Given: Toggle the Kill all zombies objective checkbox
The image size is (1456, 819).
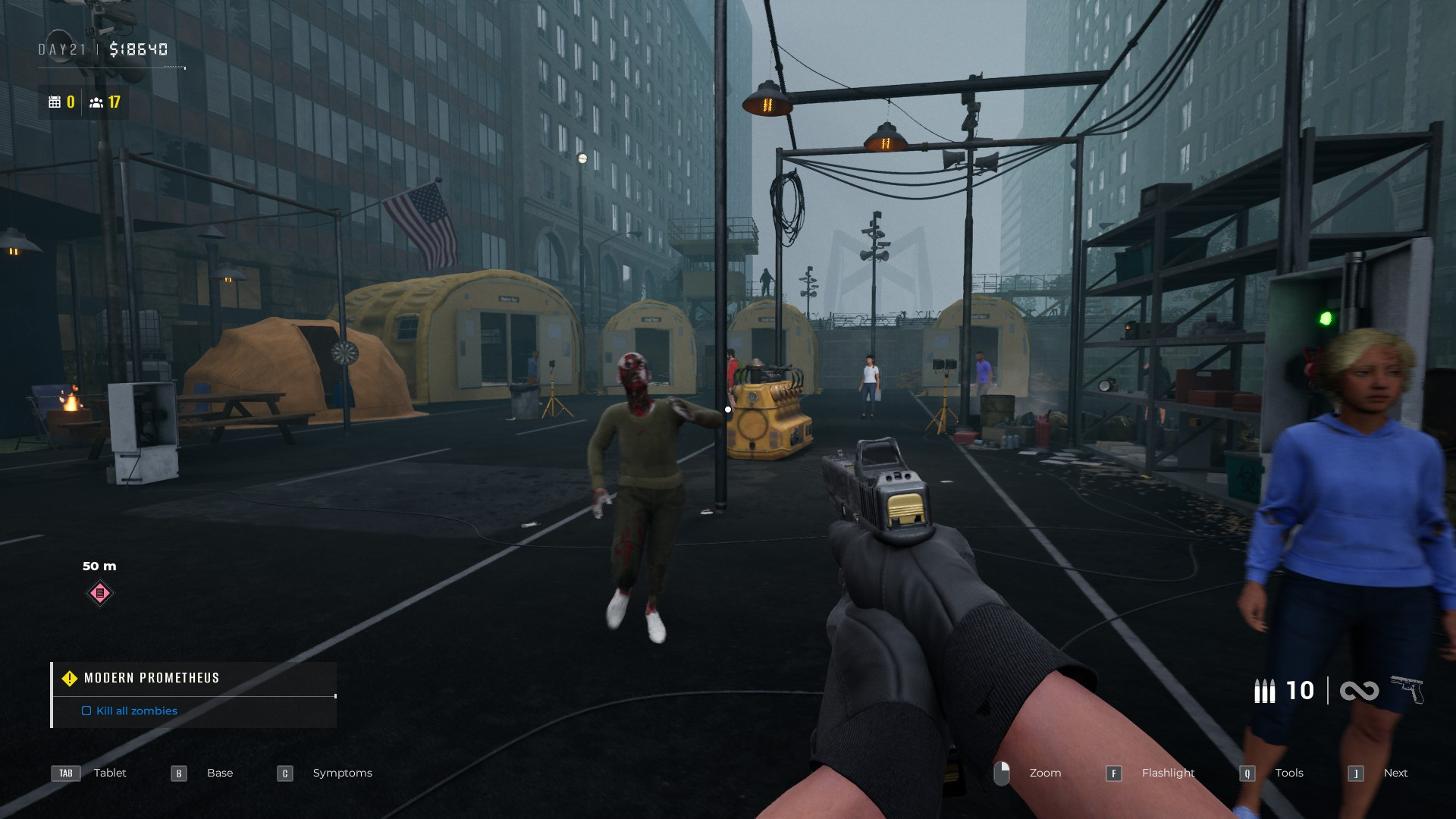Looking at the screenshot, I should point(85,711).
